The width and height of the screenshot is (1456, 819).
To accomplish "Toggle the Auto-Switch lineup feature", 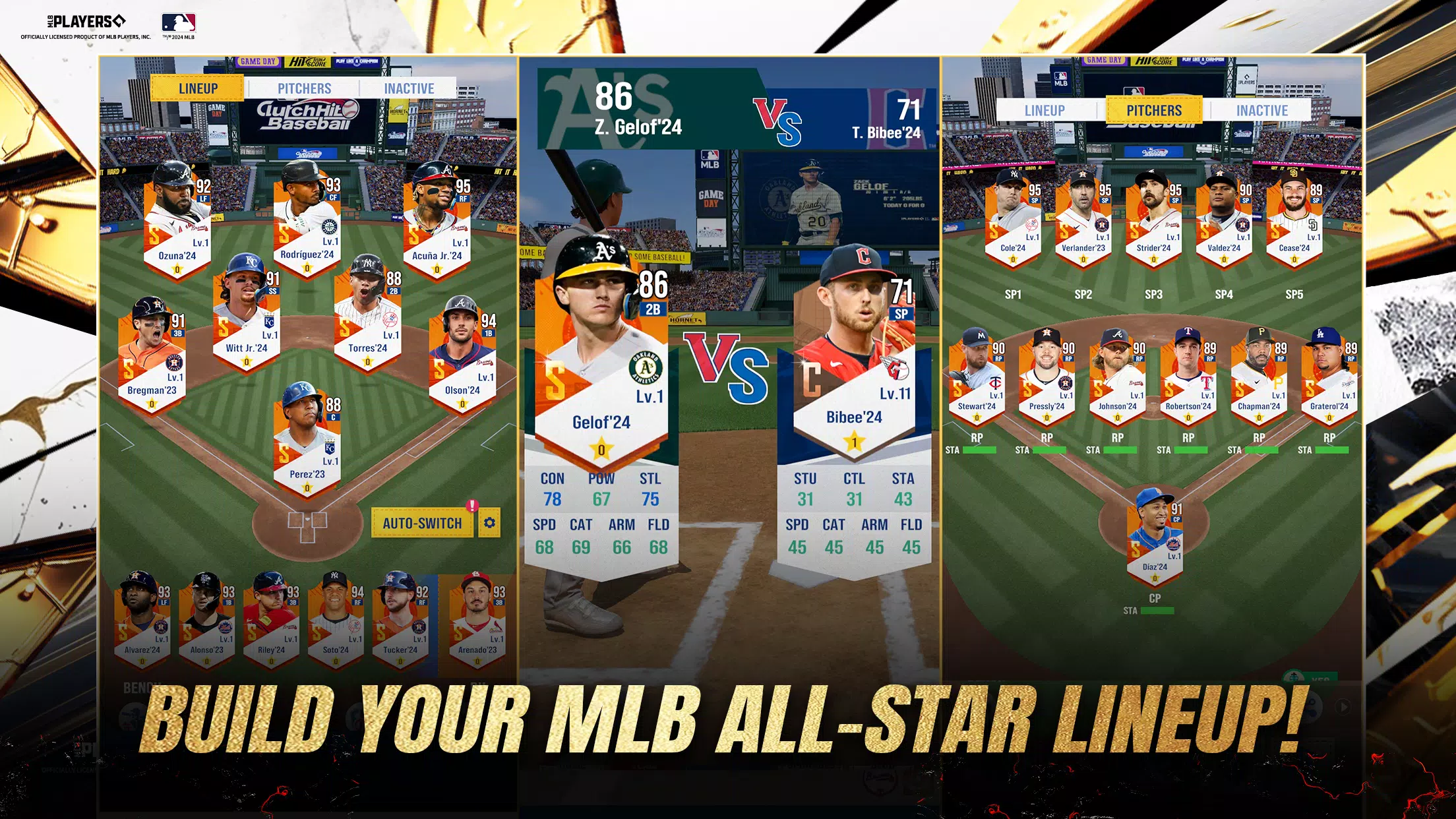I will pyautogui.click(x=422, y=522).
